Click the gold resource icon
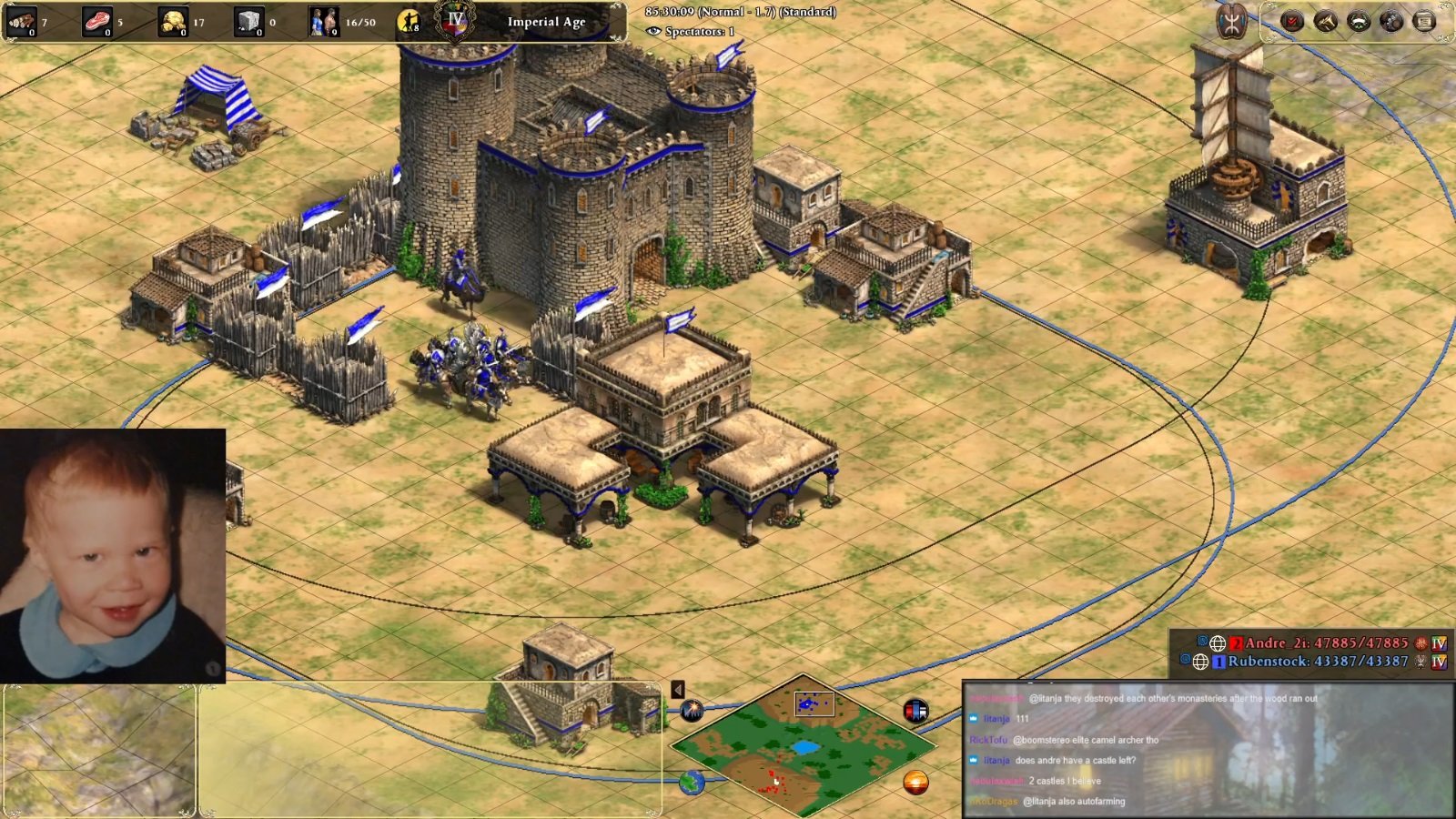This screenshot has width=1456, height=819. [x=172, y=21]
